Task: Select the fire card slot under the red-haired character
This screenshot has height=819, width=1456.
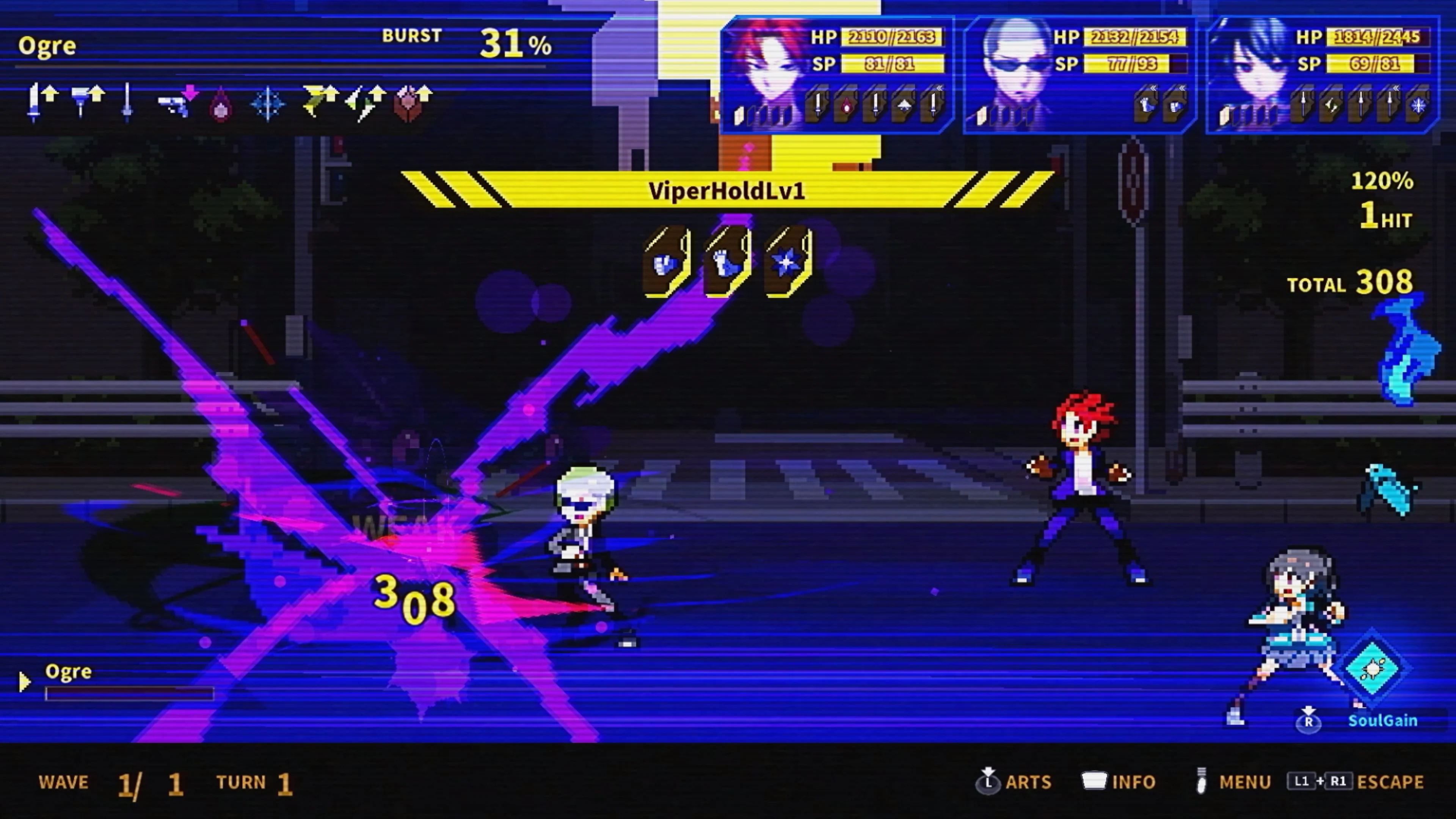Action: point(846,105)
